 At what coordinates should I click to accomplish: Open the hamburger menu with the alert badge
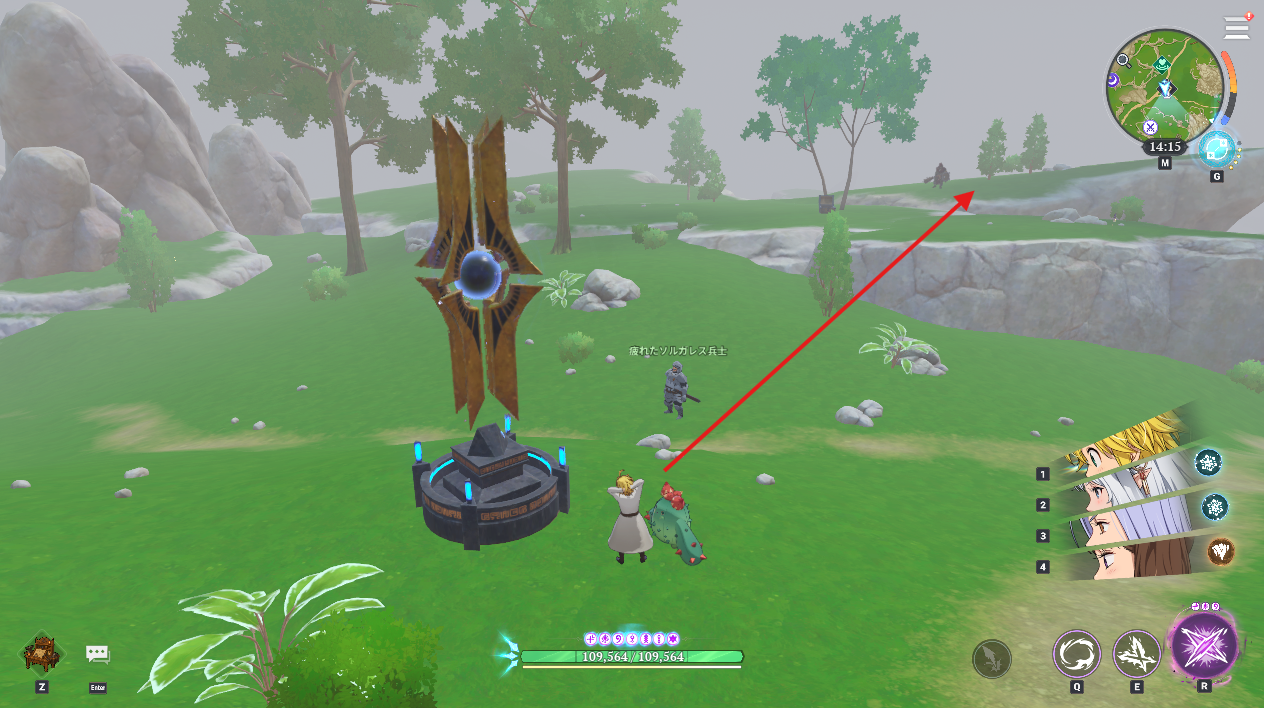[x=1237, y=27]
